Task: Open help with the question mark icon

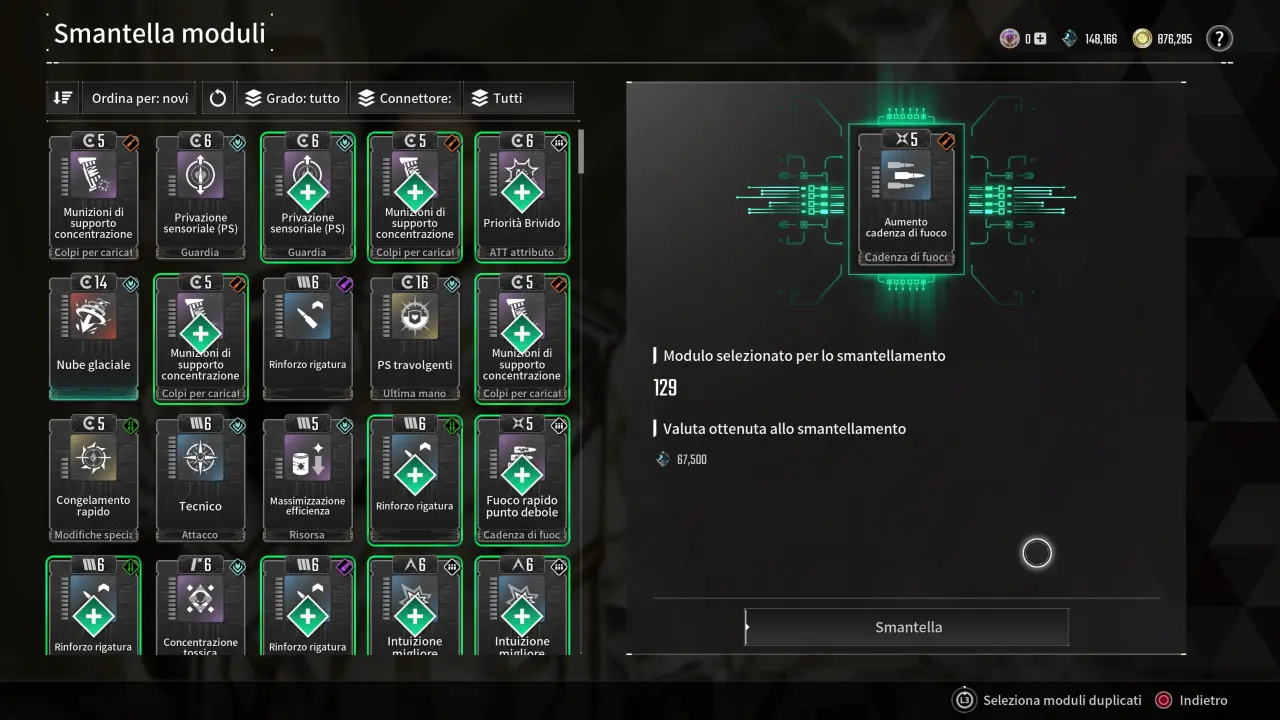Action: (1219, 39)
